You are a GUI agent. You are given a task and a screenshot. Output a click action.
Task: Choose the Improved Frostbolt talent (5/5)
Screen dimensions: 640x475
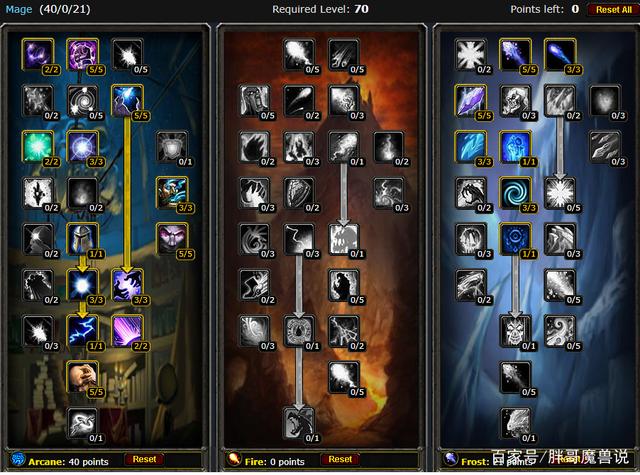(514, 54)
